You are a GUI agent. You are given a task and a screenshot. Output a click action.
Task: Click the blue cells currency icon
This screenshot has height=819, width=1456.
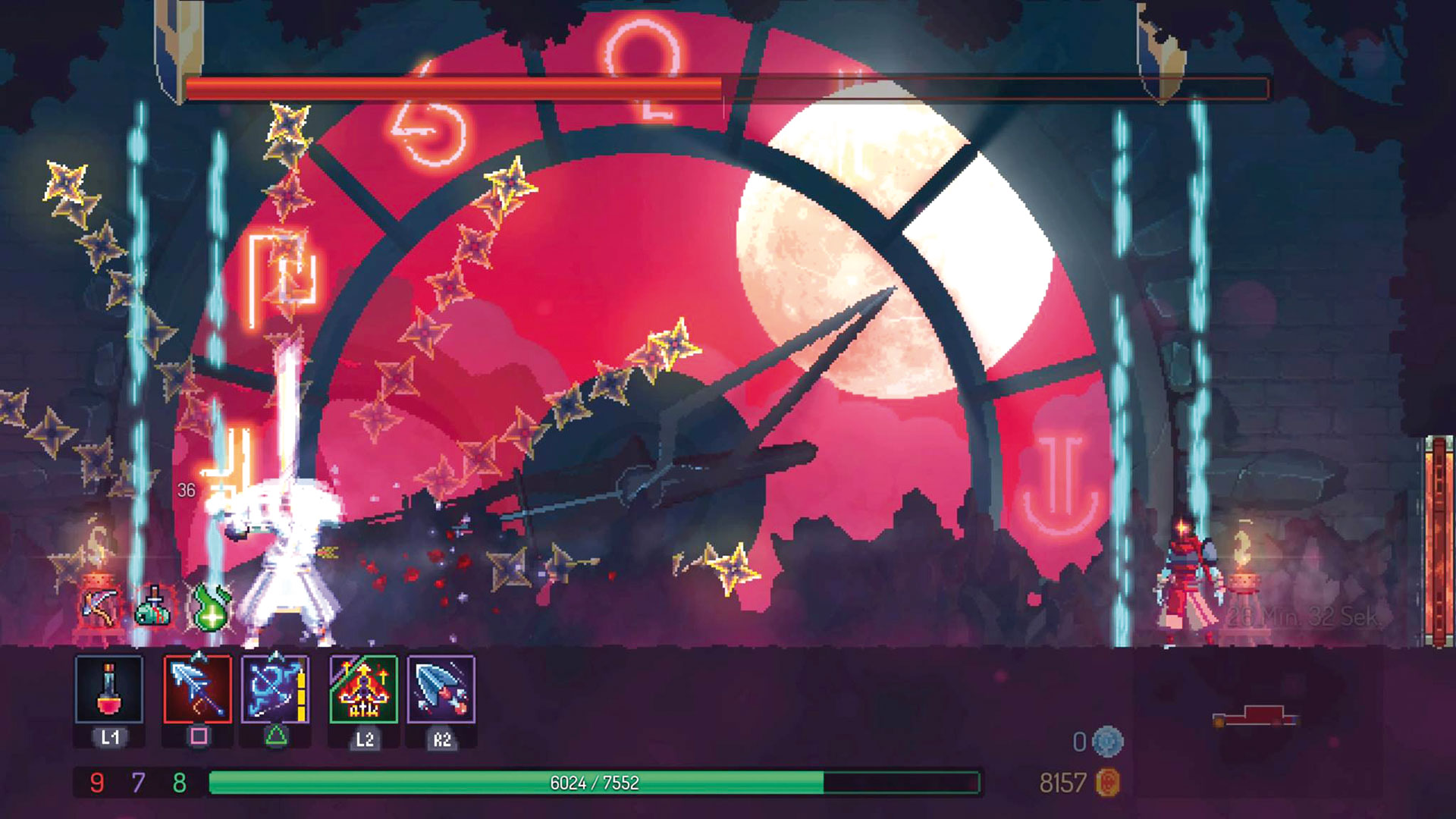(1108, 742)
